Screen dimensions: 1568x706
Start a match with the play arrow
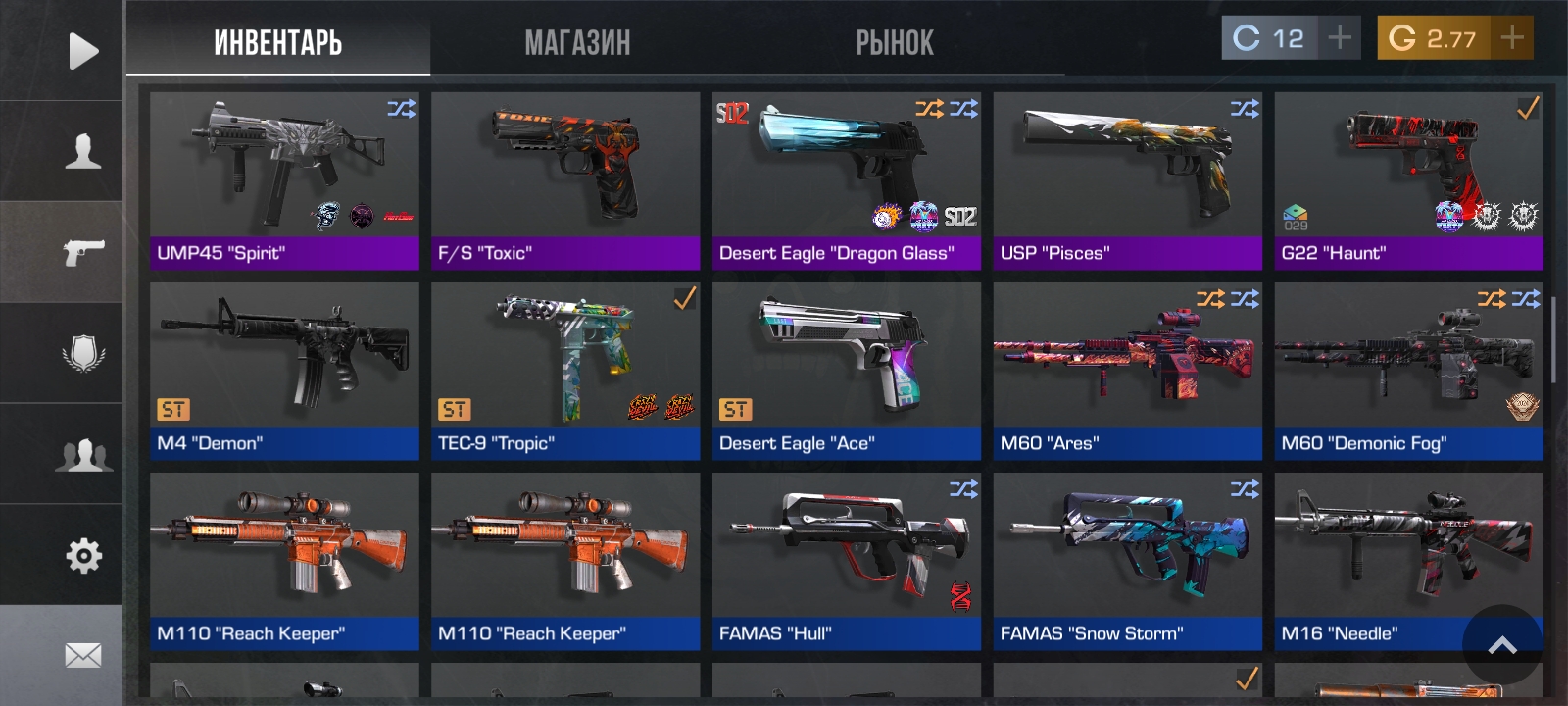coord(82,51)
